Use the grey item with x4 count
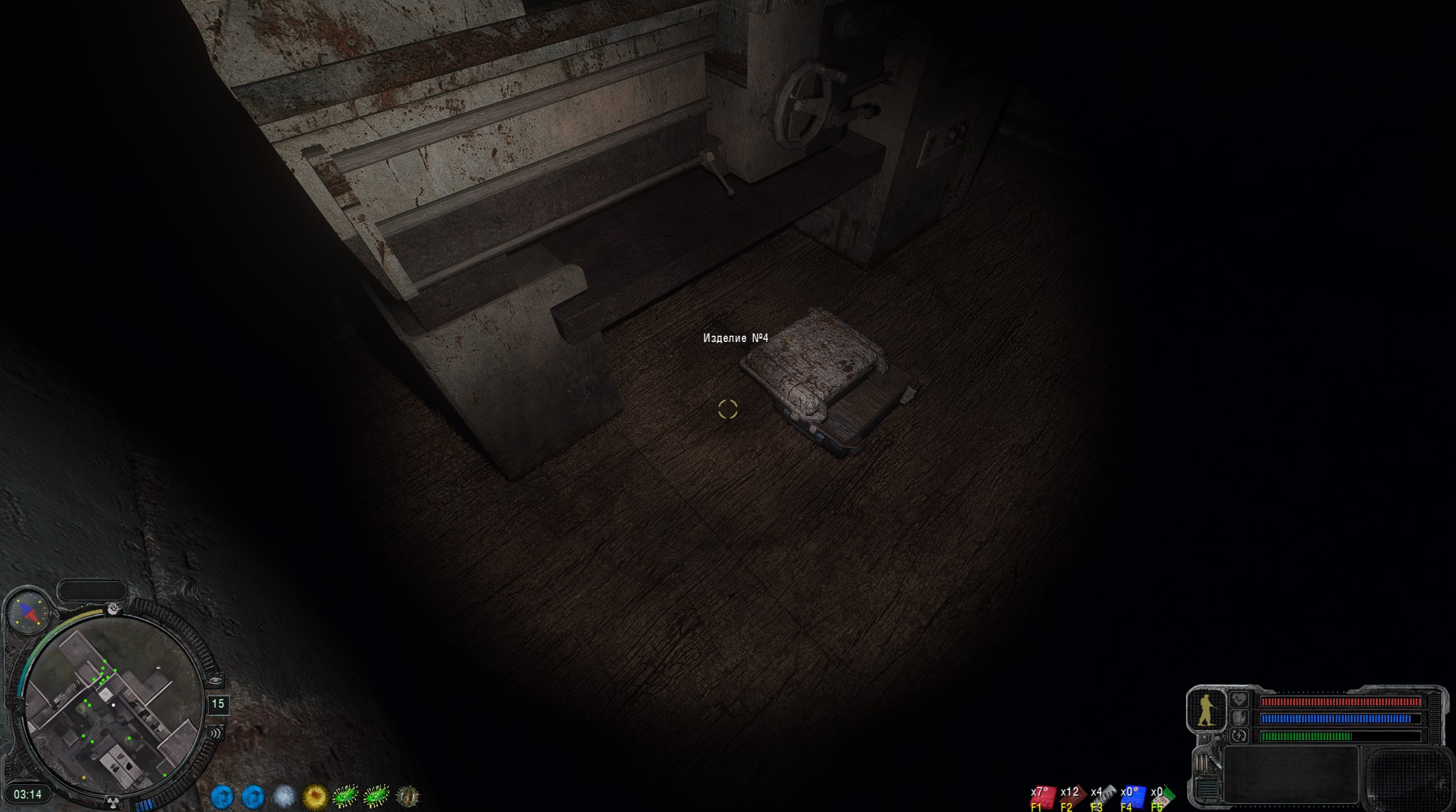The image size is (1456, 812). click(1103, 796)
